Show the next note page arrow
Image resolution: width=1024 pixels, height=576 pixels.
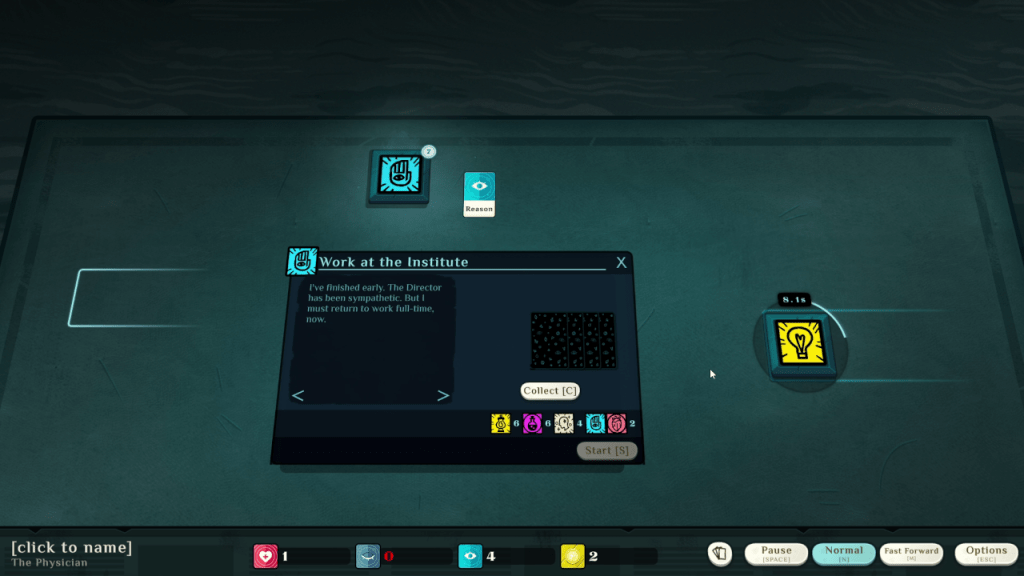tap(443, 396)
